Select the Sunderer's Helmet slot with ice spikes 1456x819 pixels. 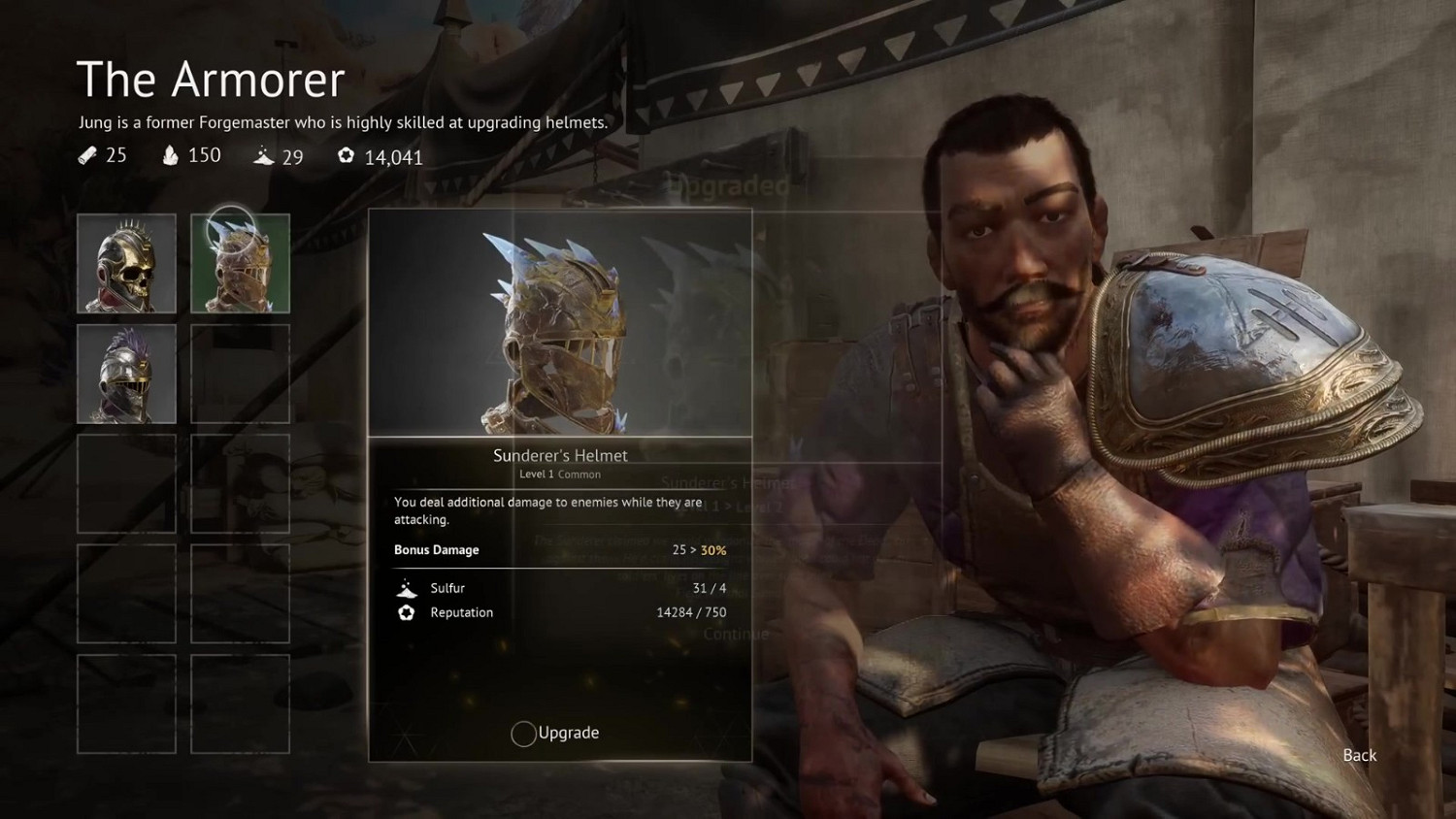pyautogui.click(x=240, y=263)
